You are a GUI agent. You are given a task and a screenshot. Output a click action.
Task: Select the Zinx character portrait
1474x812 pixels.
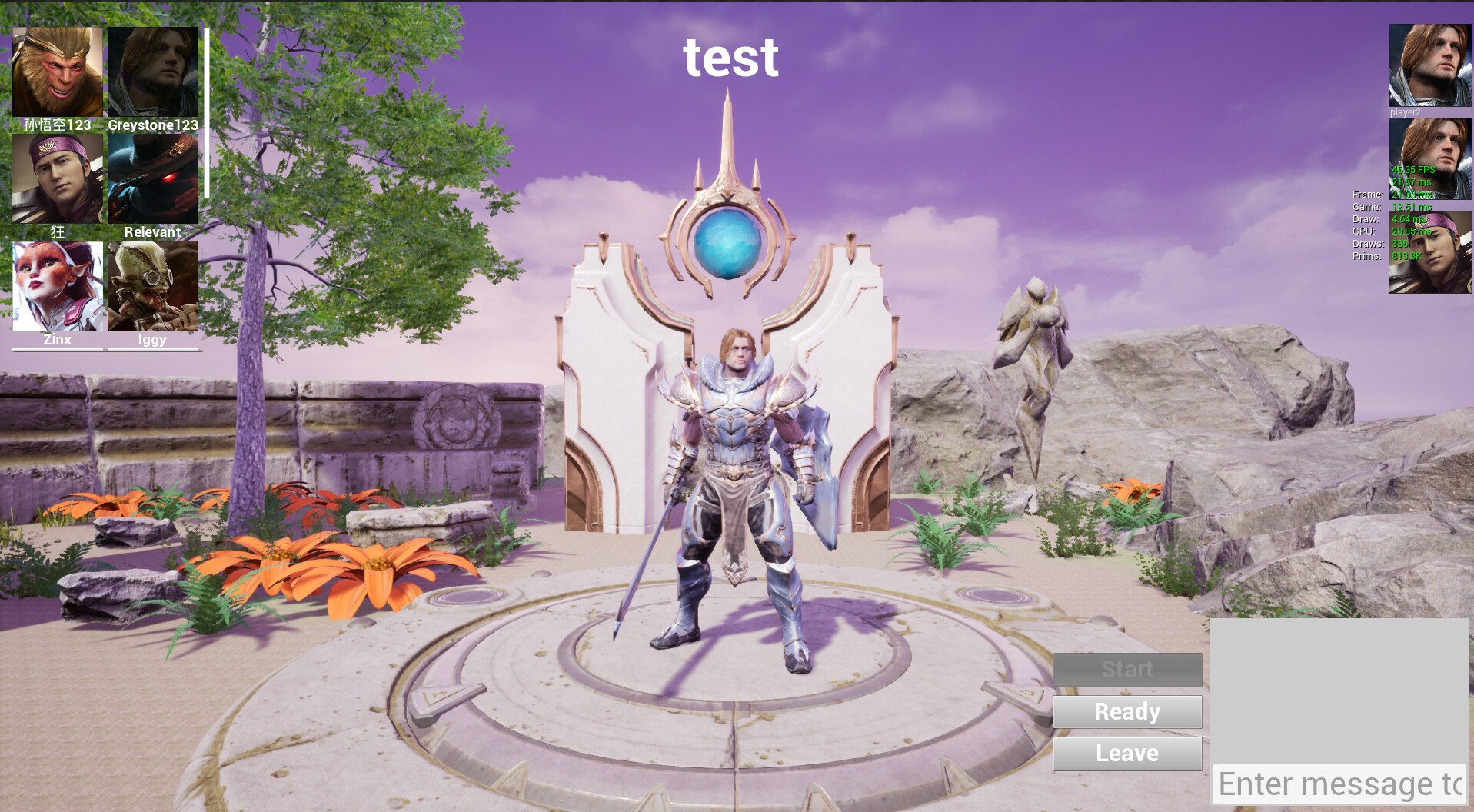point(58,285)
